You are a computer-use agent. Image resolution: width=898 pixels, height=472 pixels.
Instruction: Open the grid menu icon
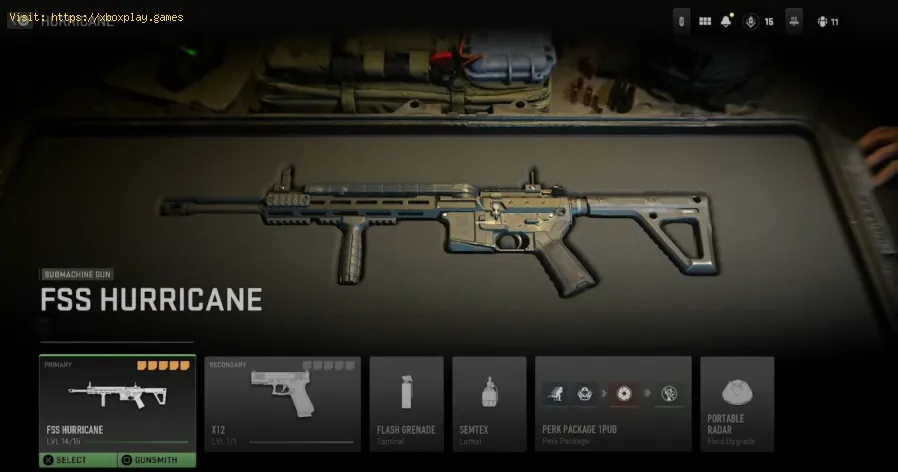(x=705, y=21)
